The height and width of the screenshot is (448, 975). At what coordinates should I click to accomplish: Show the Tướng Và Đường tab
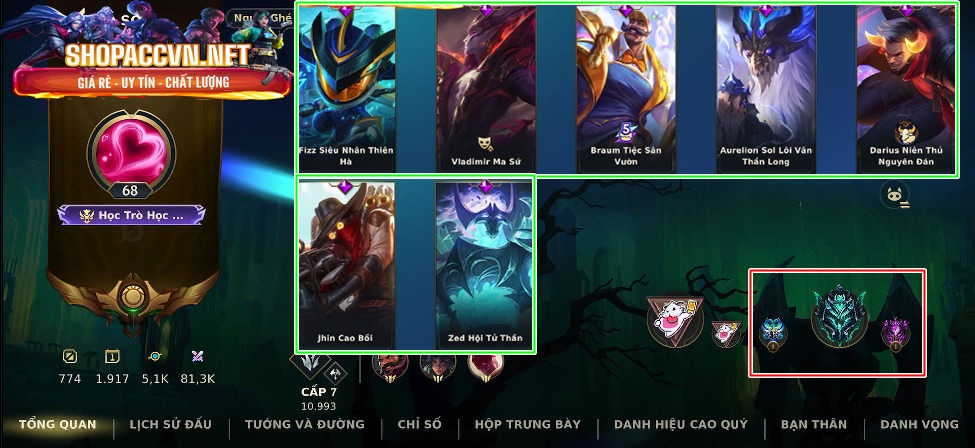point(304,425)
